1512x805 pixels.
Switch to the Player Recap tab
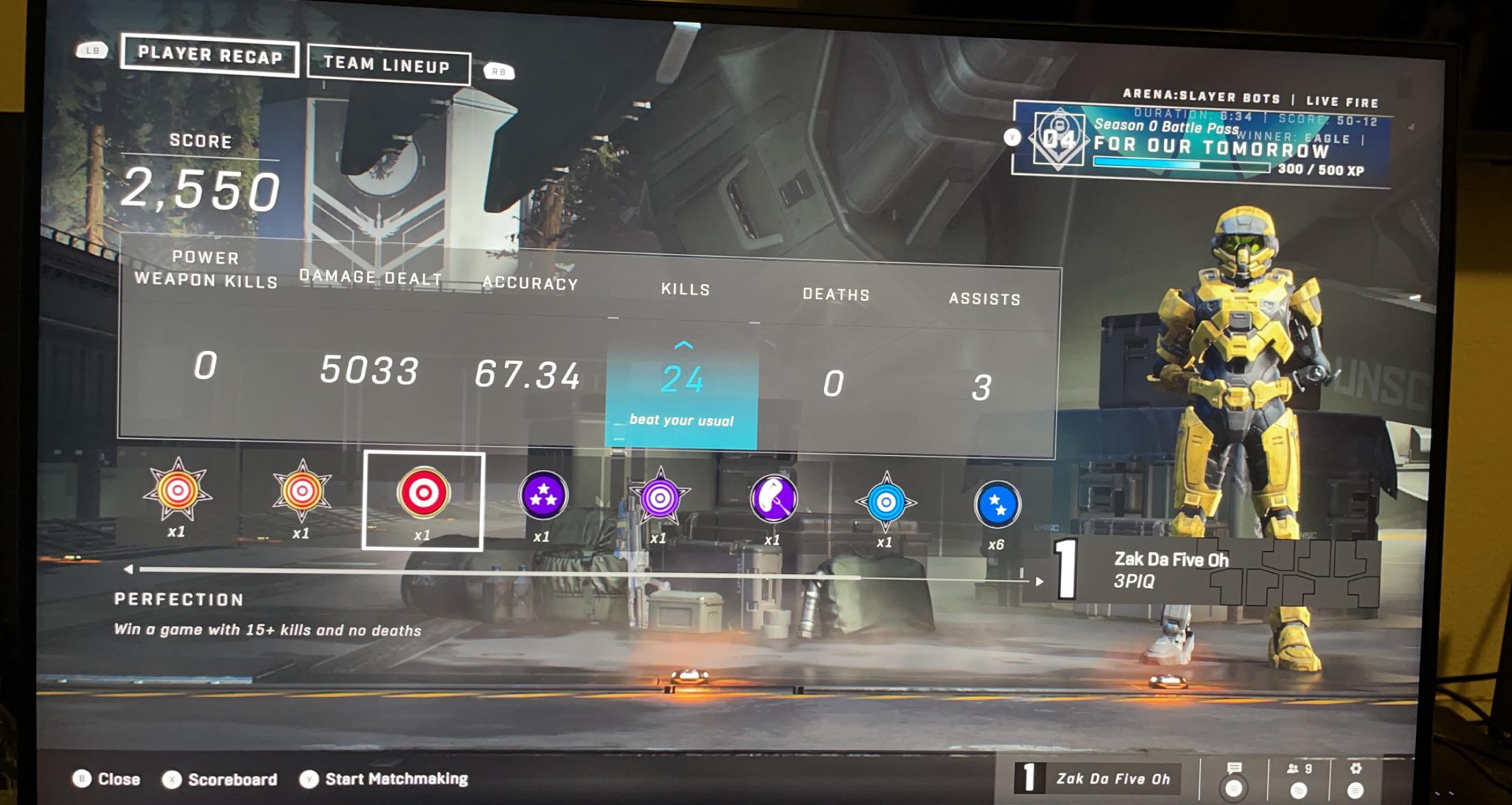point(209,56)
